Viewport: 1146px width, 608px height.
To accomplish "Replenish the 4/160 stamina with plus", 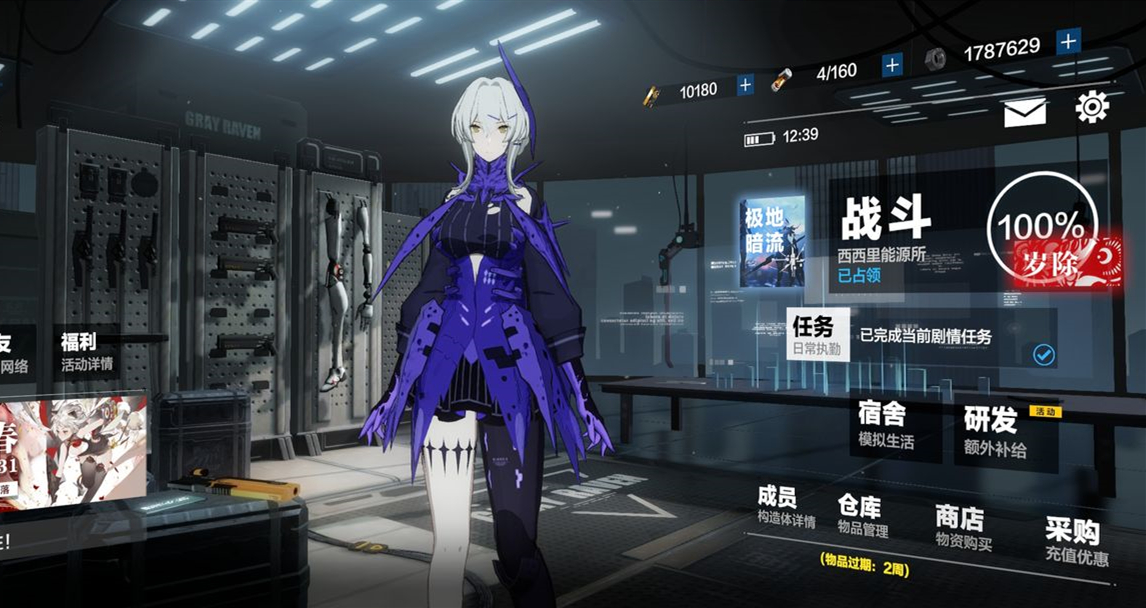I will coord(892,65).
